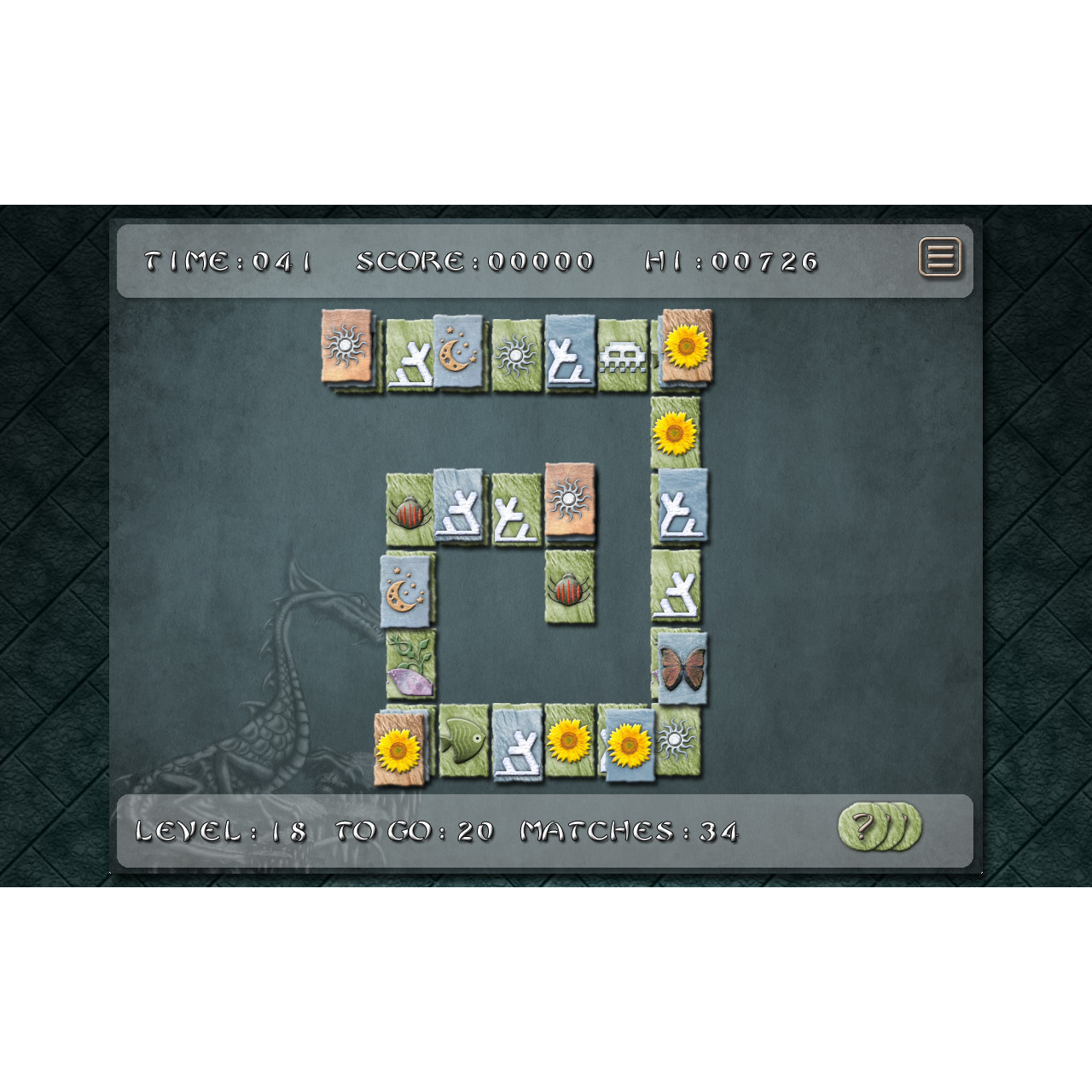This screenshot has width=1092, height=1092.
Task: Click the caterpillar symbol tile in top row
Action: point(623,352)
